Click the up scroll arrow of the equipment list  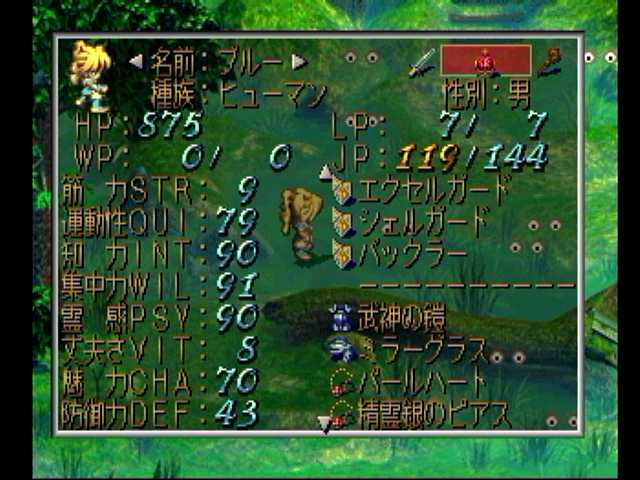click(x=325, y=172)
